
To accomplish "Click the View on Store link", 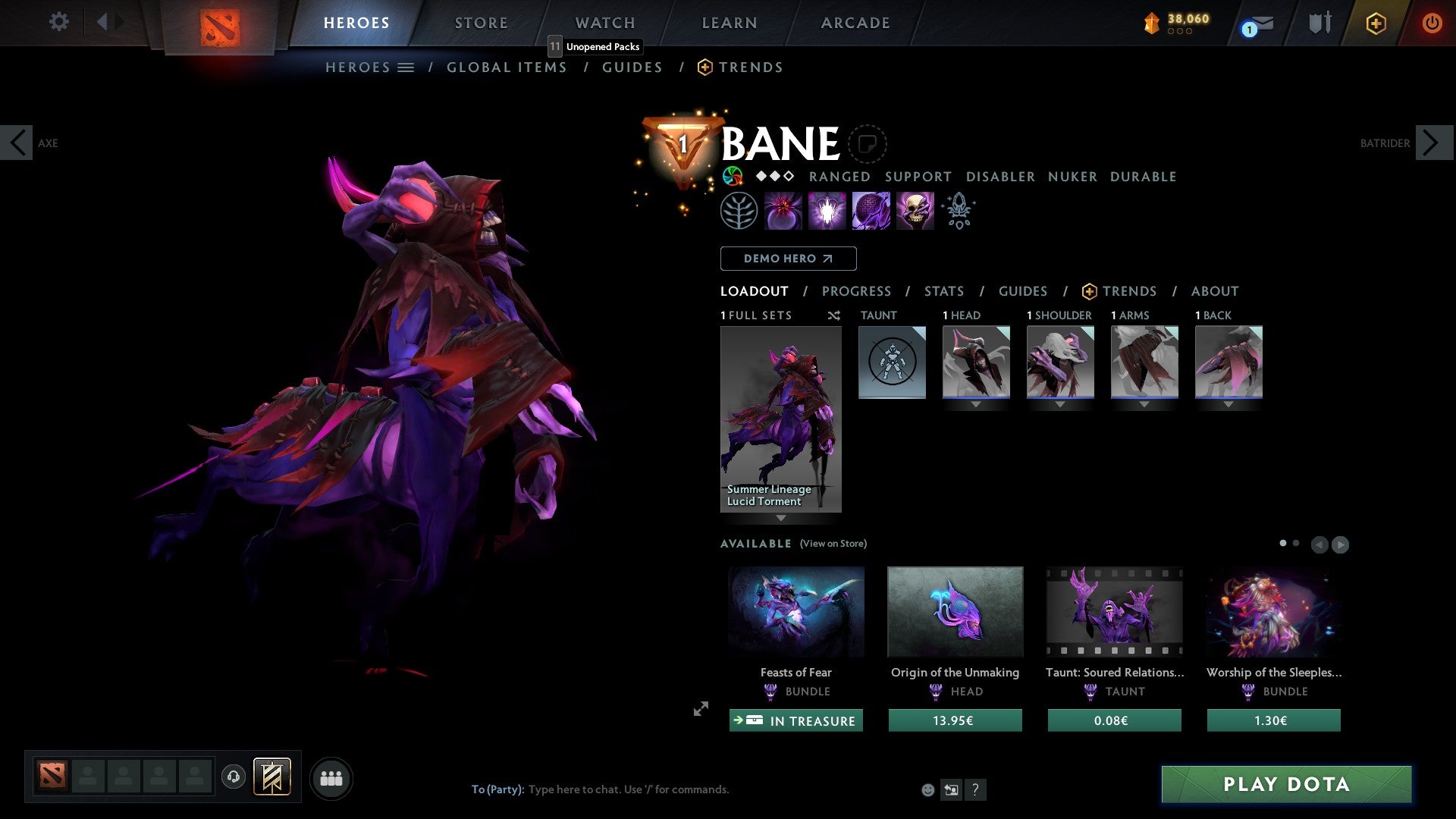I will pyautogui.click(x=833, y=544).
